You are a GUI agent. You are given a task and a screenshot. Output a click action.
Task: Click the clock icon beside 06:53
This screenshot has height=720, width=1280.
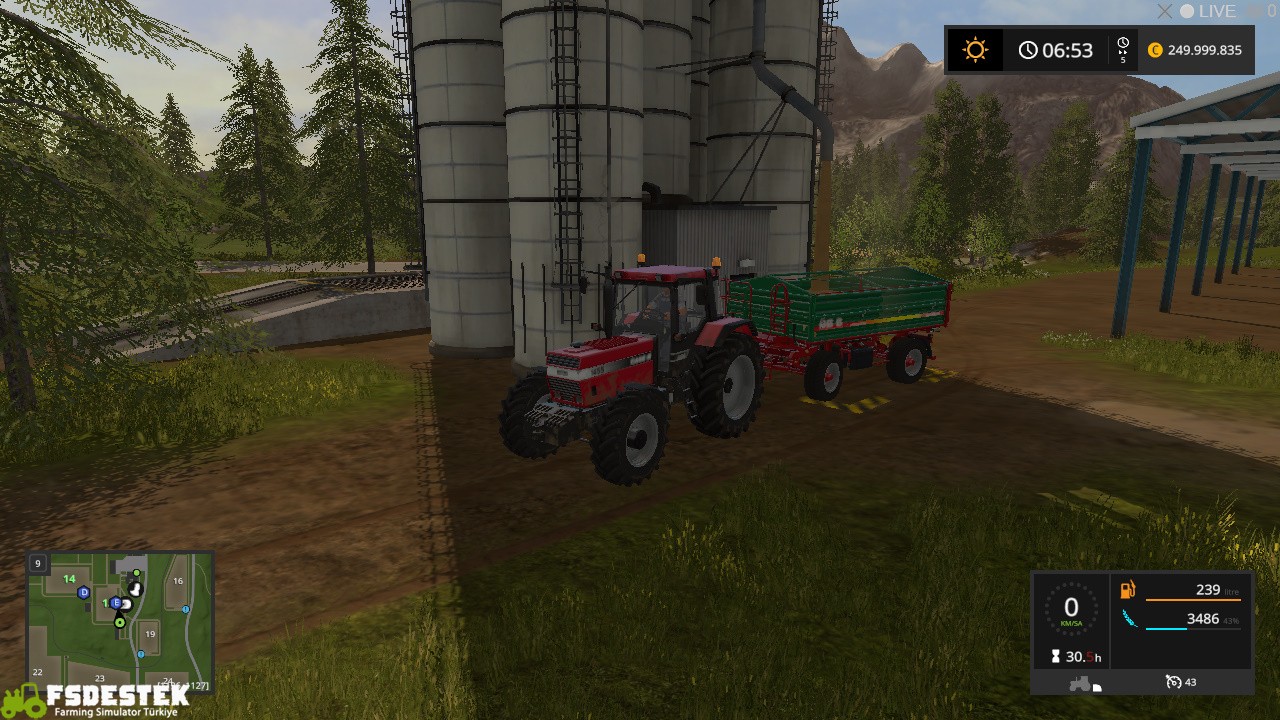[x=1027, y=49]
